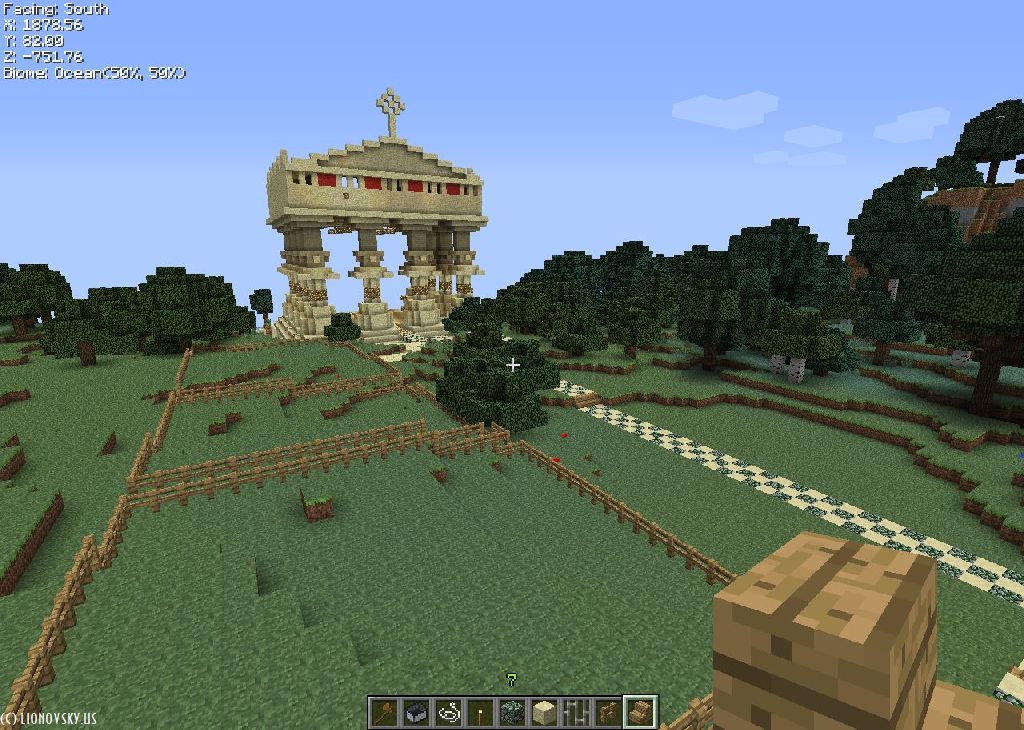Pick the dark leaves block slot
The width and height of the screenshot is (1024, 730).
(512, 712)
